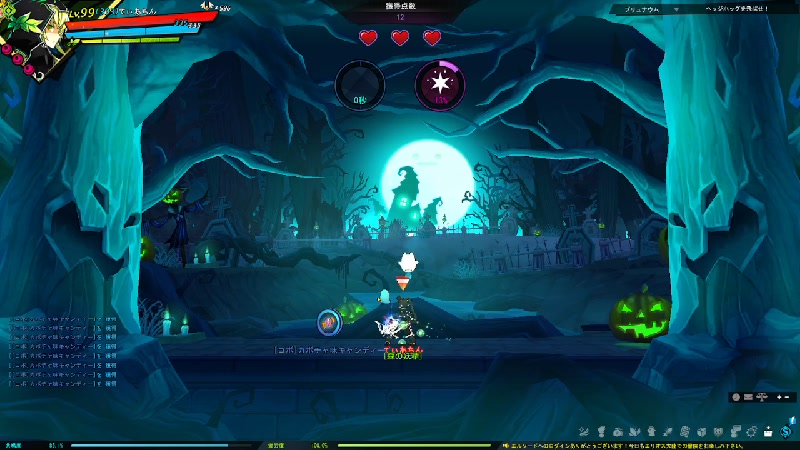Open the settings gear icon

pyautogui.click(x=752, y=431)
